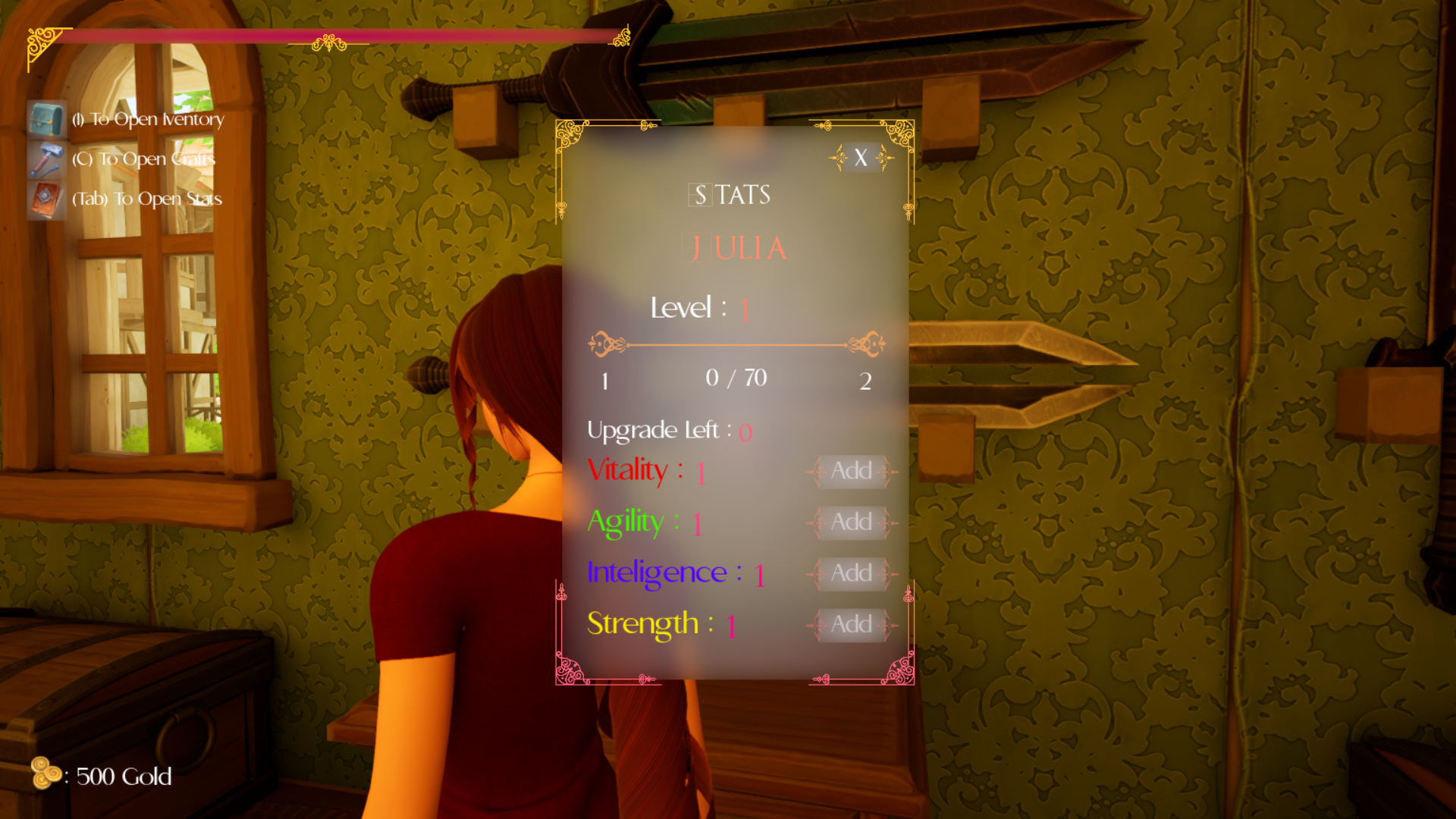Image resolution: width=1456 pixels, height=819 pixels.
Task: Open the inventory bag icon
Action: pos(46,120)
